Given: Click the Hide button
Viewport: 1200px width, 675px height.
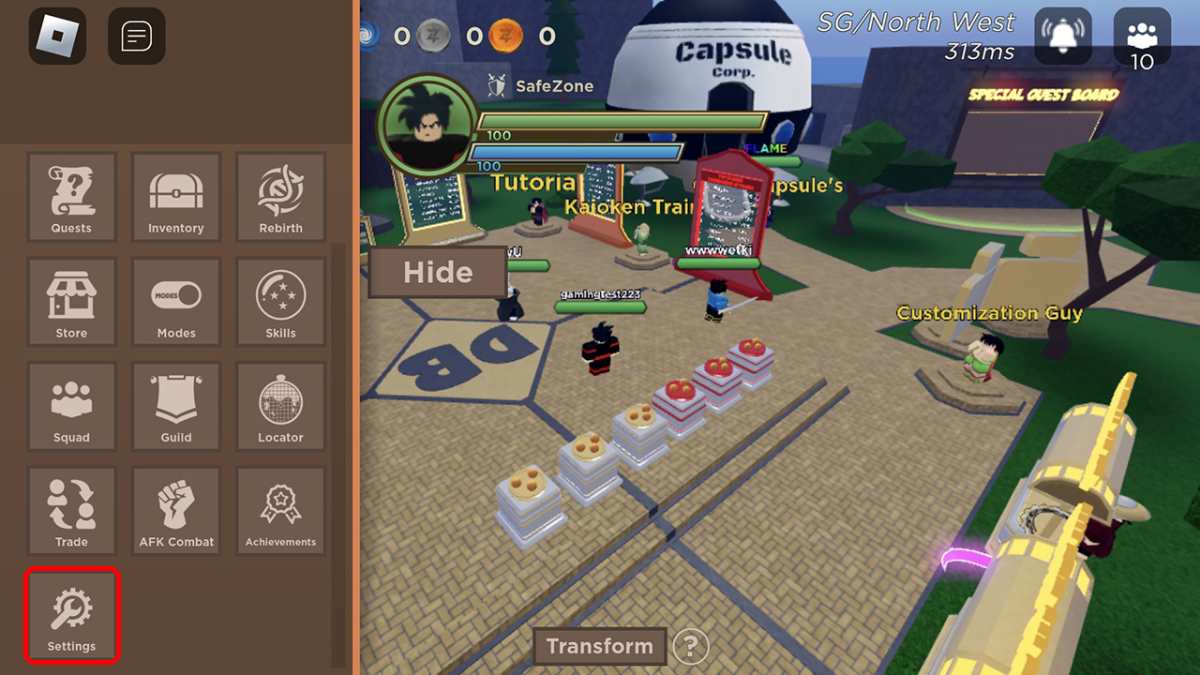Looking at the screenshot, I should [x=437, y=272].
